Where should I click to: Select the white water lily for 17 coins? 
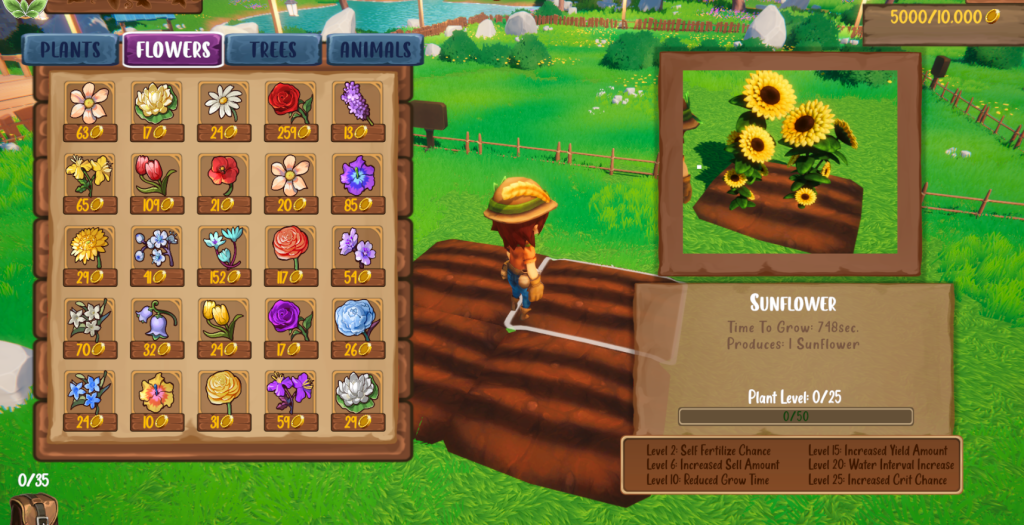pyautogui.click(x=156, y=109)
